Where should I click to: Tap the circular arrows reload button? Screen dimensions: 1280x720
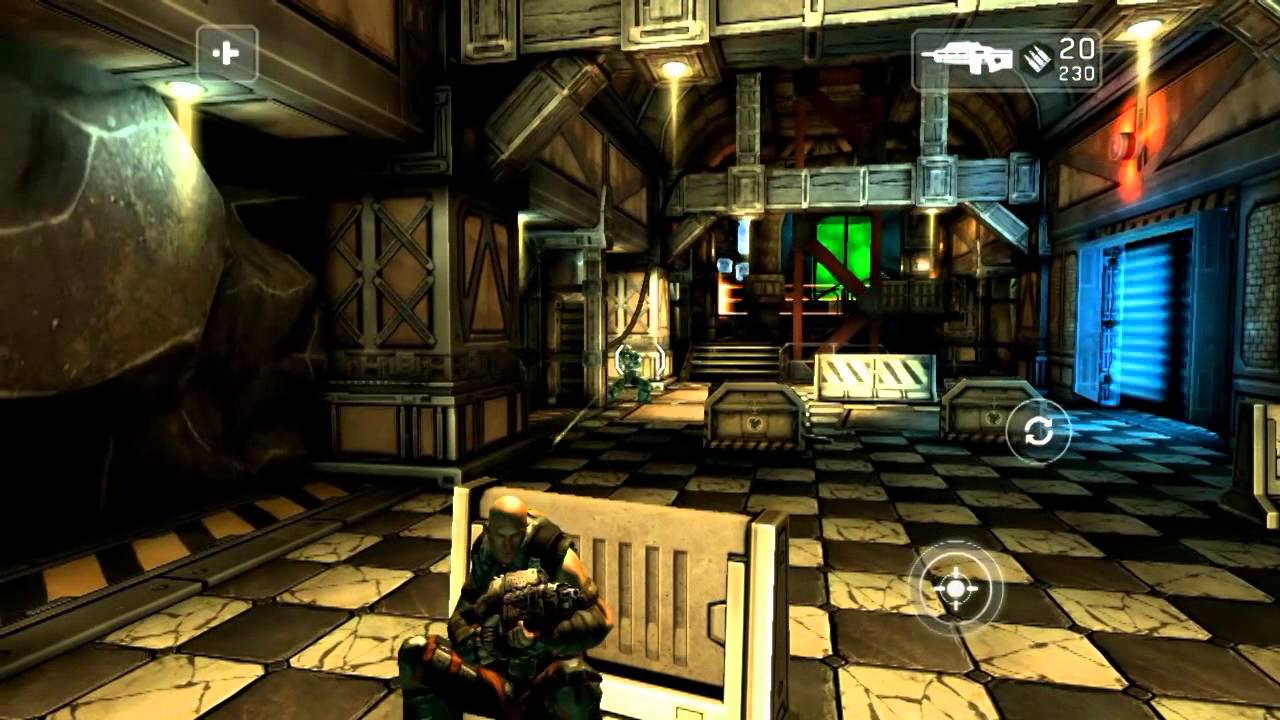1038,431
